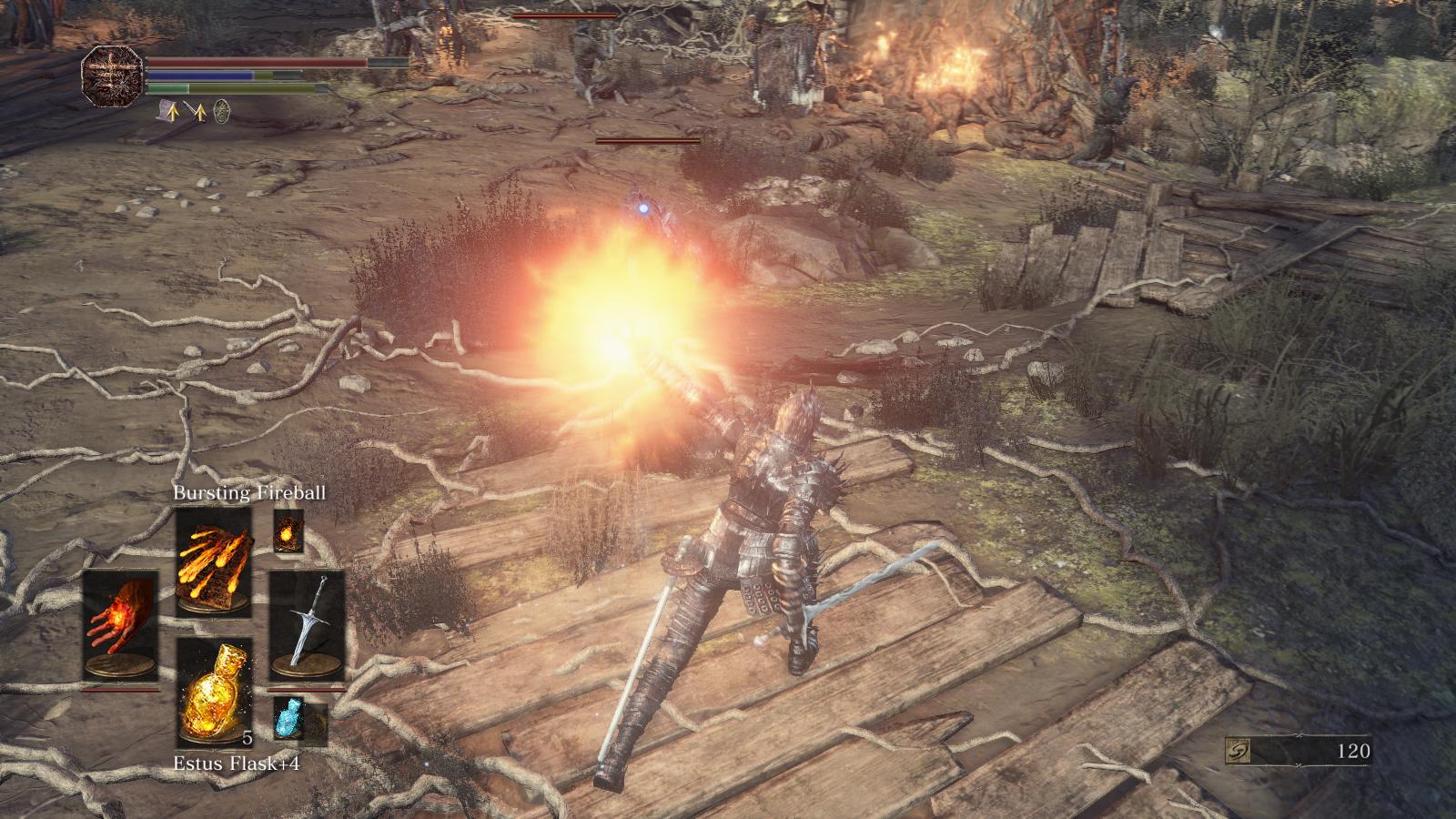This screenshot has height=819, width=1456.
Task: Select the greatsword right-hand weapon slot
Action: point(307,624)
